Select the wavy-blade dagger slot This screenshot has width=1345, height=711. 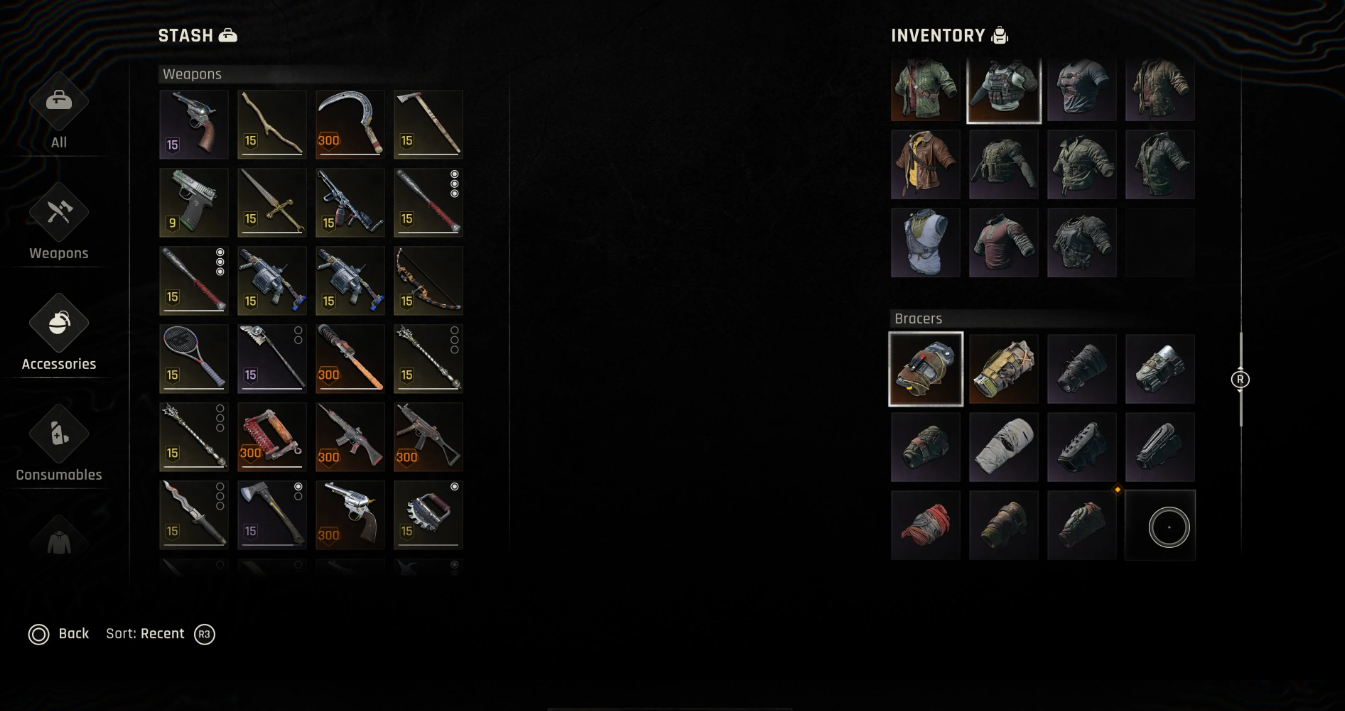click(x=194, y=514)
